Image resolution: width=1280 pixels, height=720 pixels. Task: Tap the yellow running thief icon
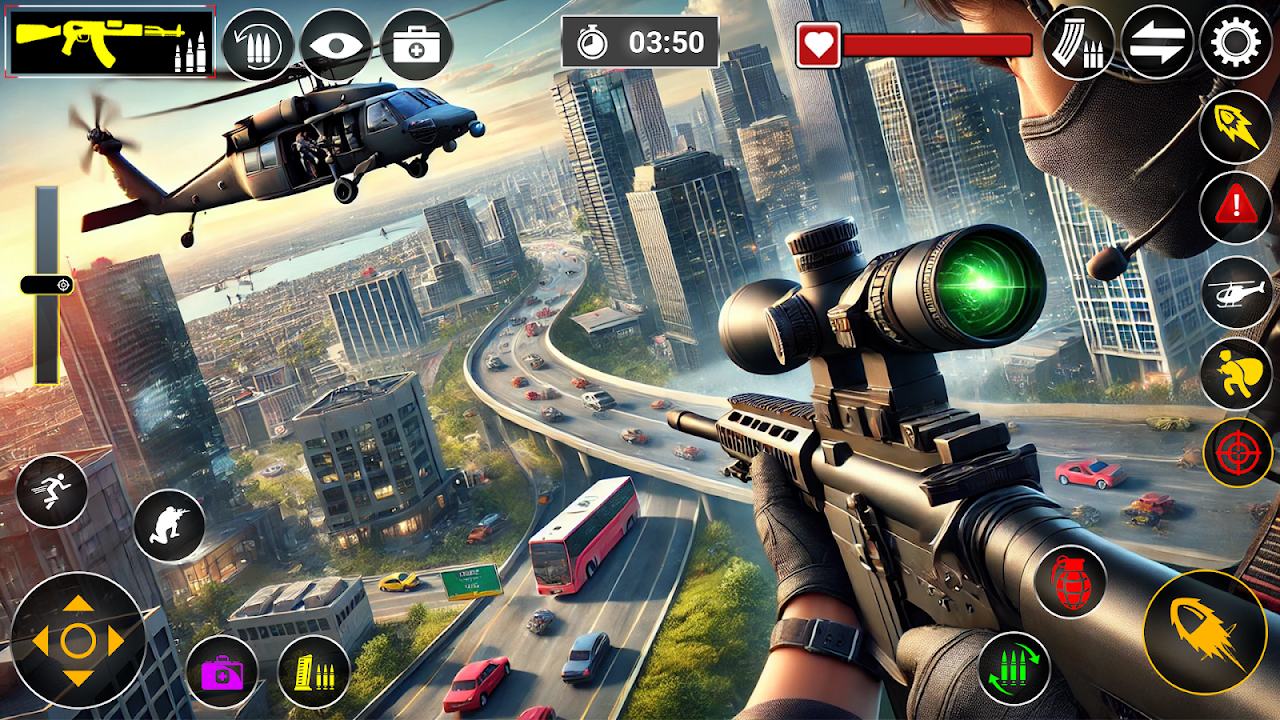1236,373
